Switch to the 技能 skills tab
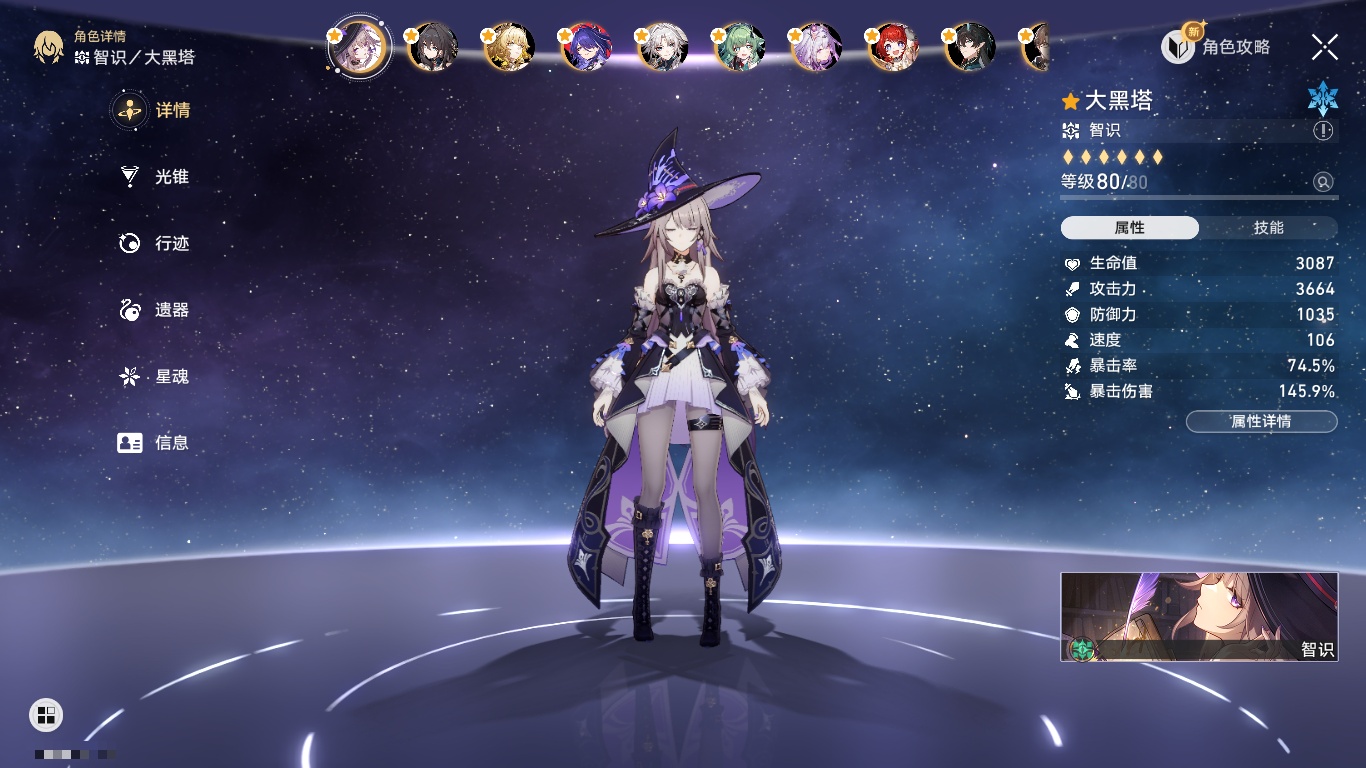 tap(1268, 228)
